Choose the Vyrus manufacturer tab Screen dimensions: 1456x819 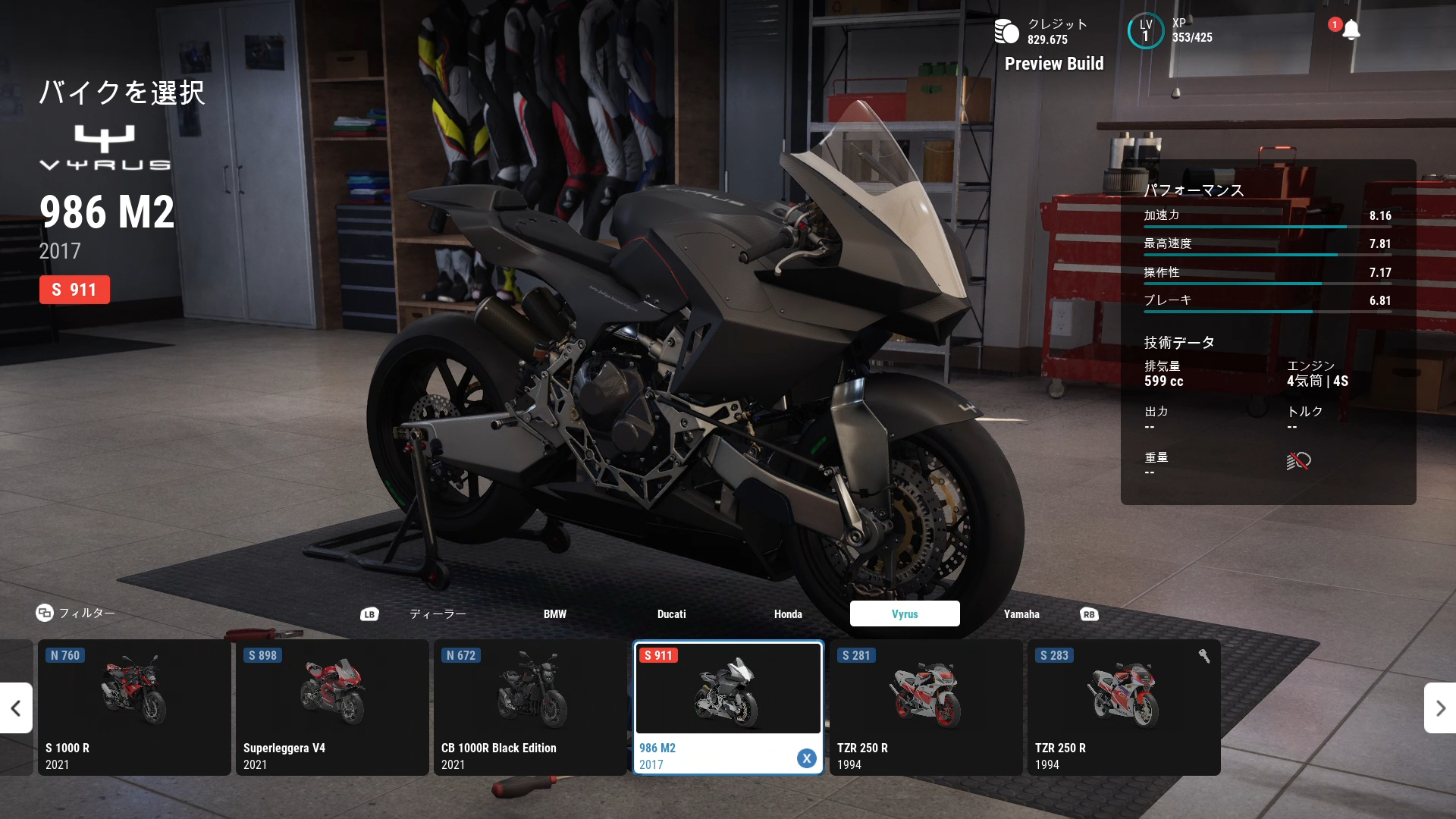905,614
